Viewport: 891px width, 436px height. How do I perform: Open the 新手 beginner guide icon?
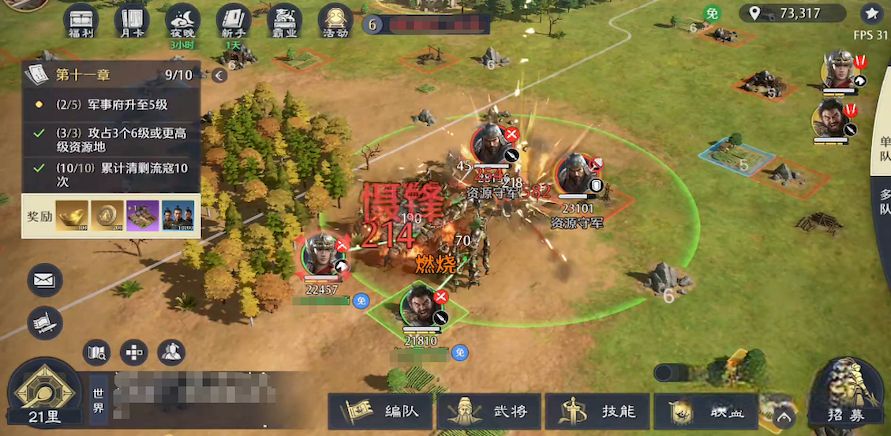[x=233, y=21]
